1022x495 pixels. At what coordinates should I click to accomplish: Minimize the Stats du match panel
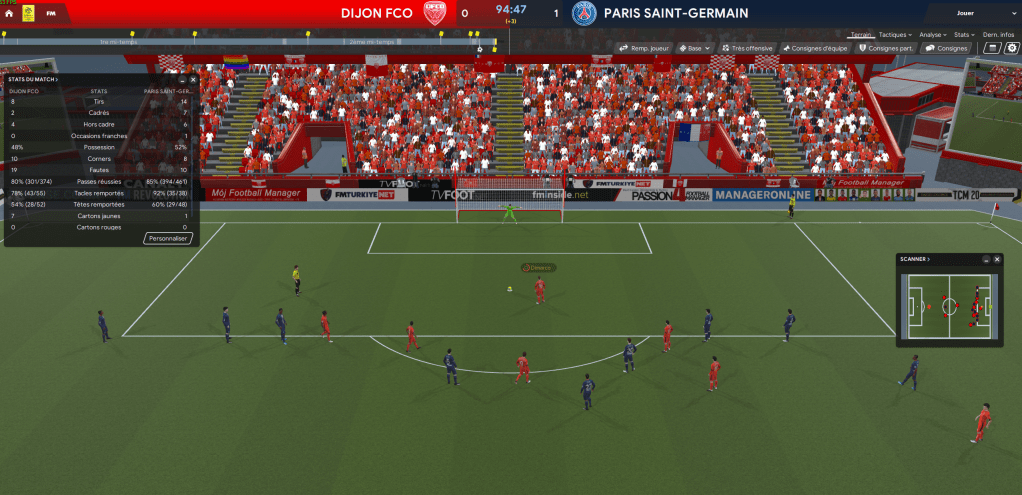pyautogui.click(x=182, y=78)
